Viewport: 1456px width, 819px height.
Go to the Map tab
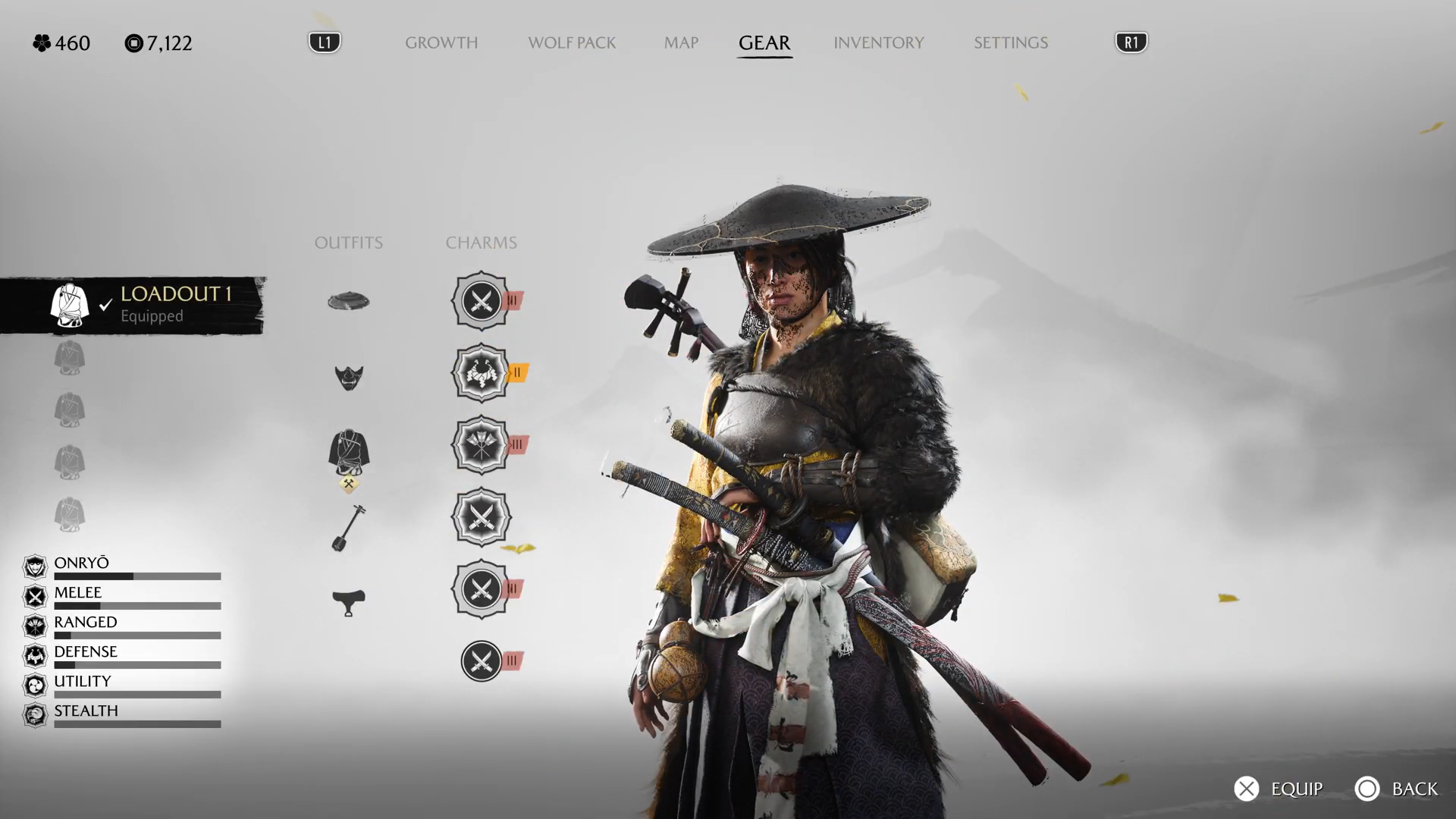pos(681,42)
